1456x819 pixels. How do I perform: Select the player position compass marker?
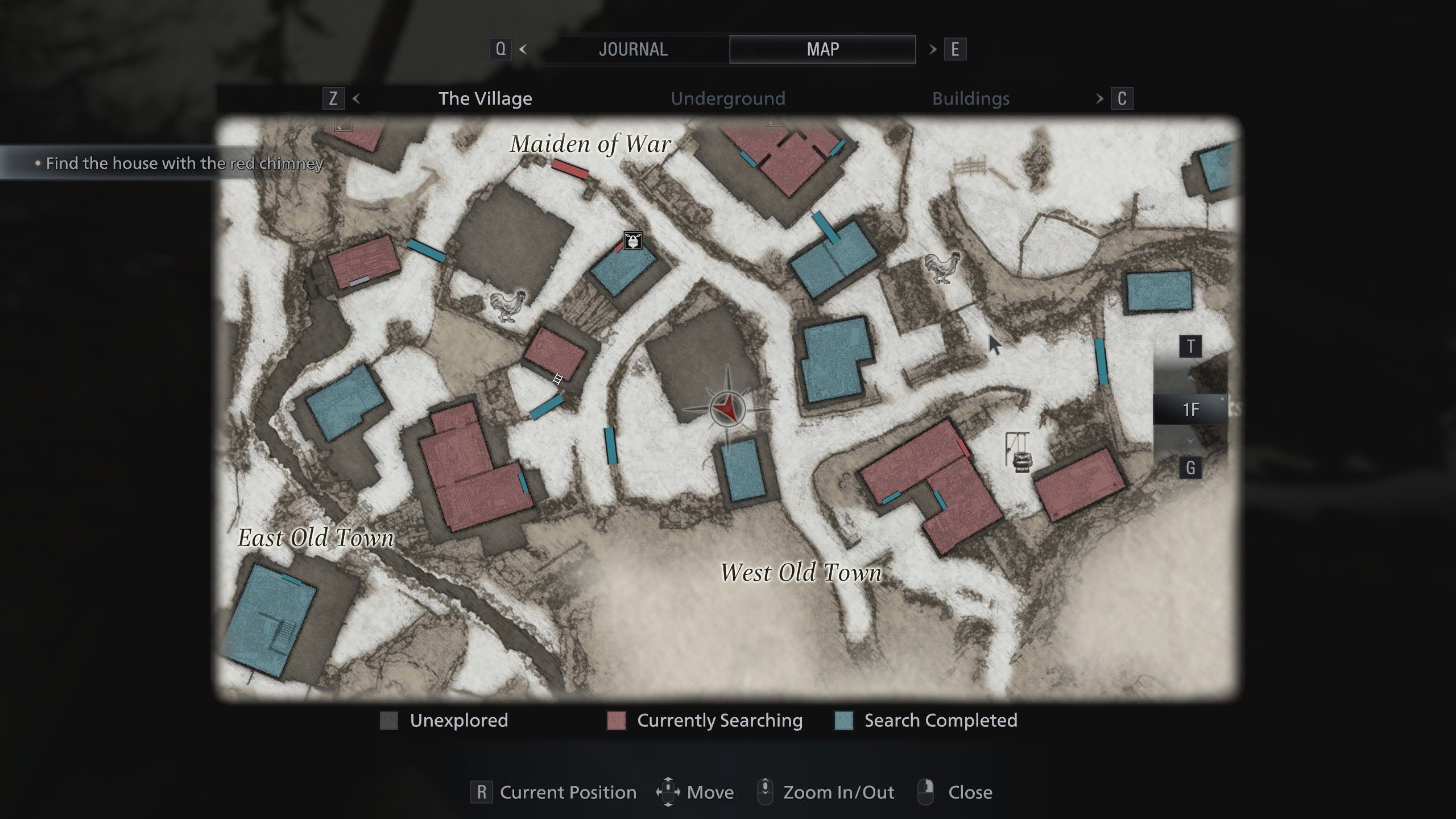click(x=727, y=408)
